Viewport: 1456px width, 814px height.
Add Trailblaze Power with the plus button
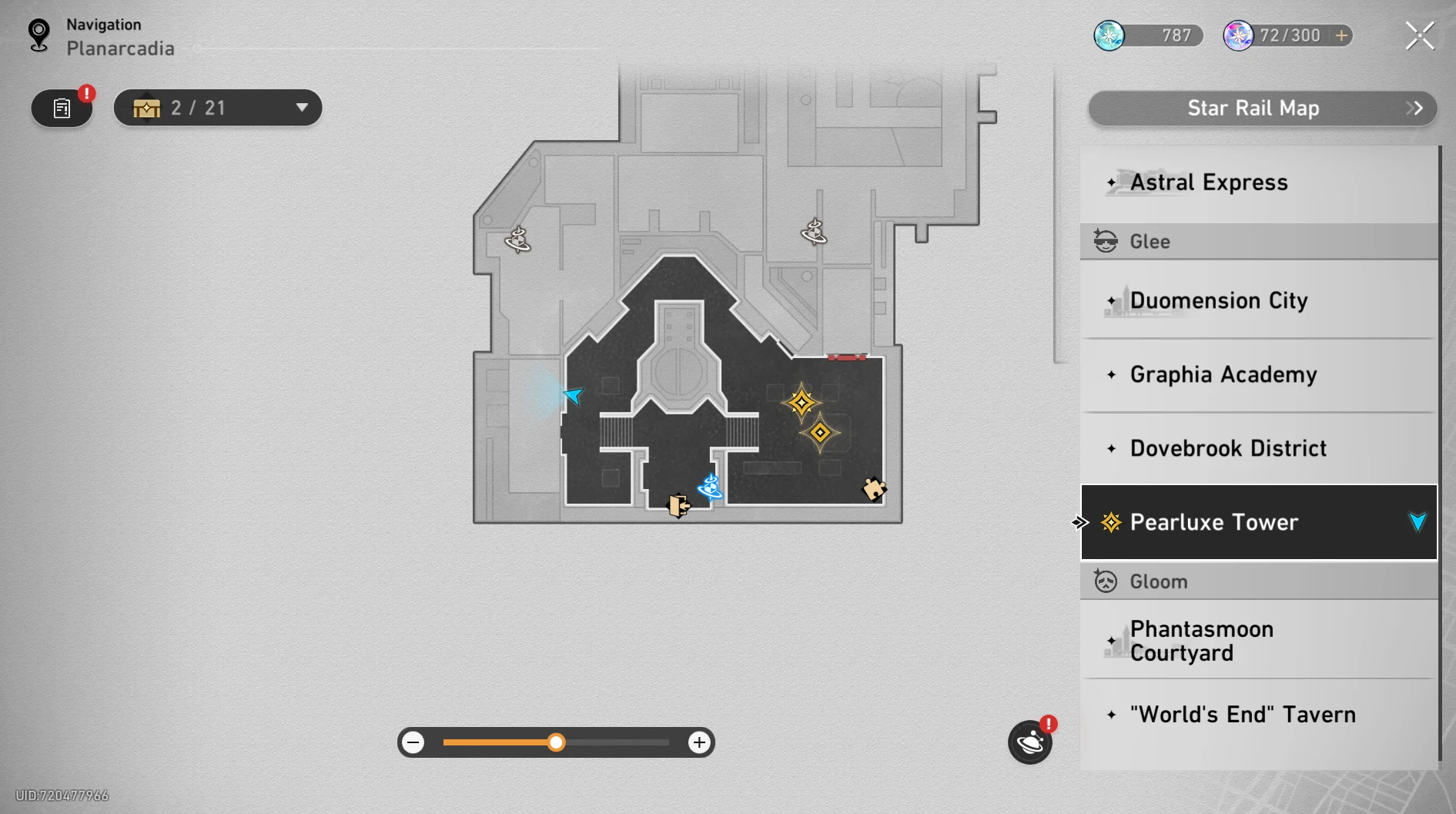1341,35
